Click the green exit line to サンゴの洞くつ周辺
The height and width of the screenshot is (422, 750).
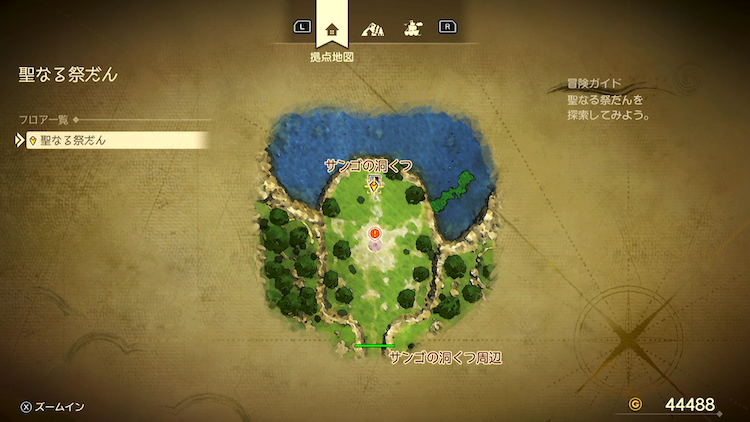(x=373, y=346)
